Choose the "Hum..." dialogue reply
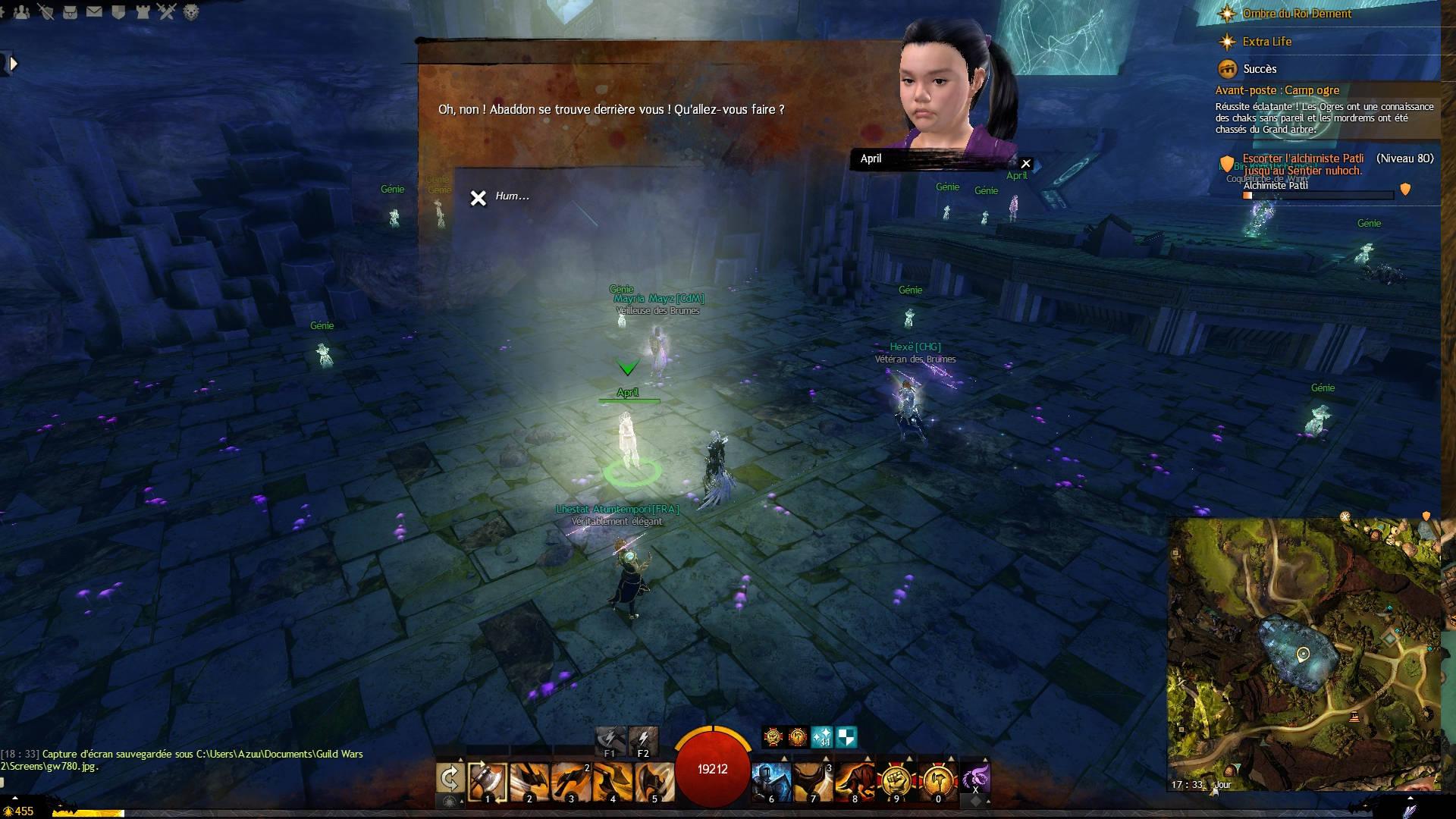 (512, 196)
